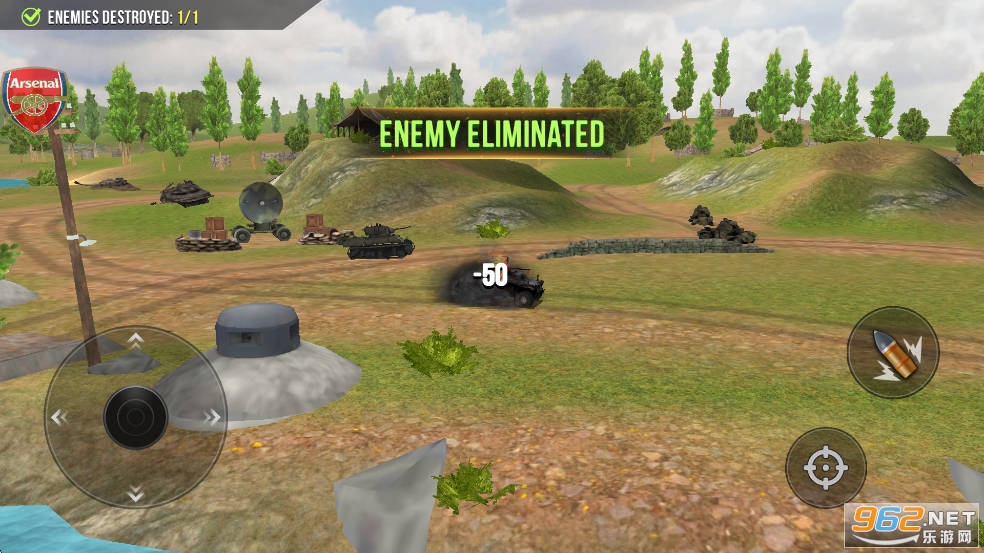Viewport: 984px width, 553px height.
Task: Tap the joystick's down arrow
Action: pos(135,492)
